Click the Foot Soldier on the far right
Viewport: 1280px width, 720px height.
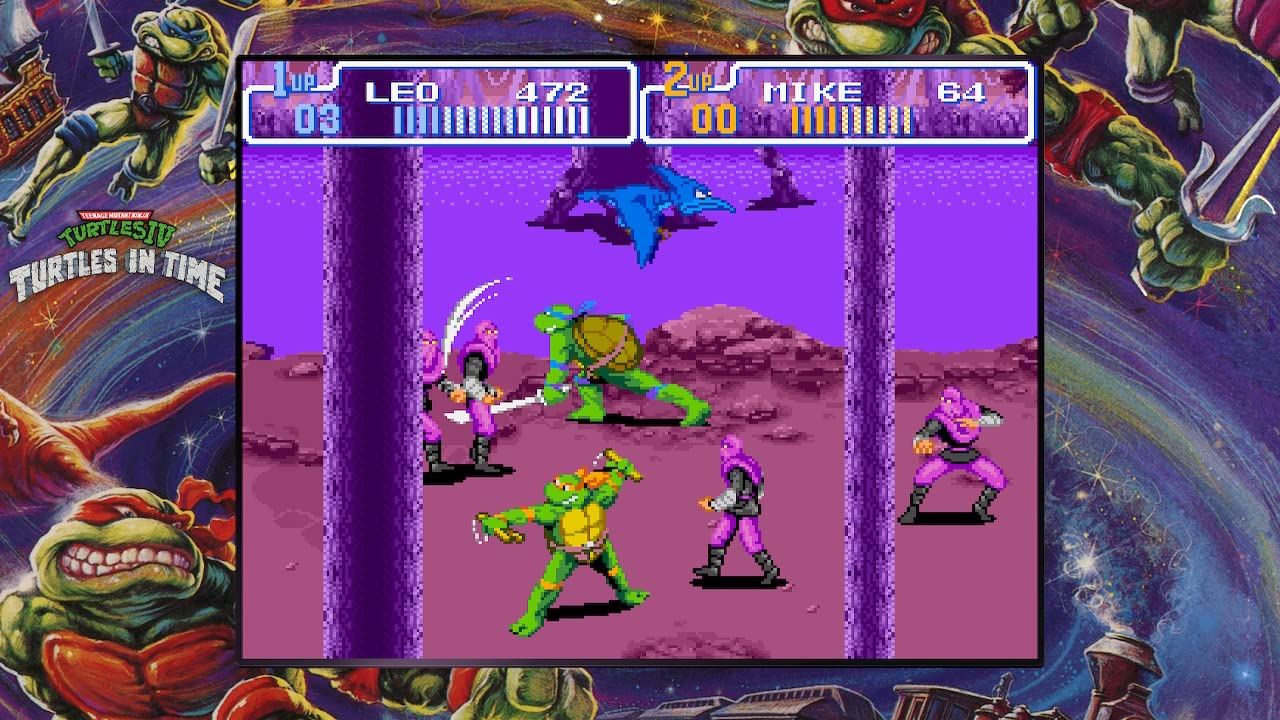point(955,460)
